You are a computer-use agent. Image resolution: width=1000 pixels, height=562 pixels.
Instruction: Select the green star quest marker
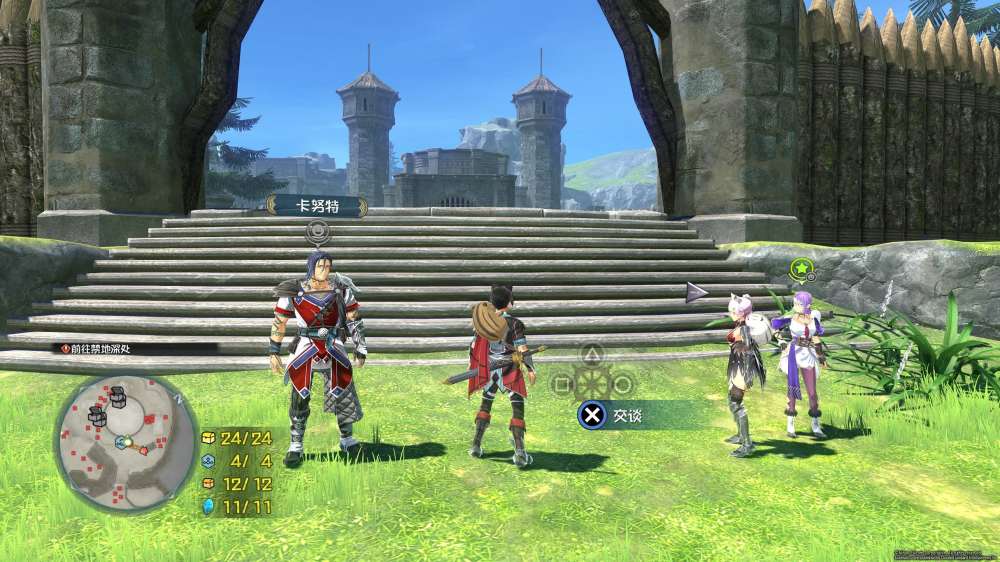tap(800, 268)
